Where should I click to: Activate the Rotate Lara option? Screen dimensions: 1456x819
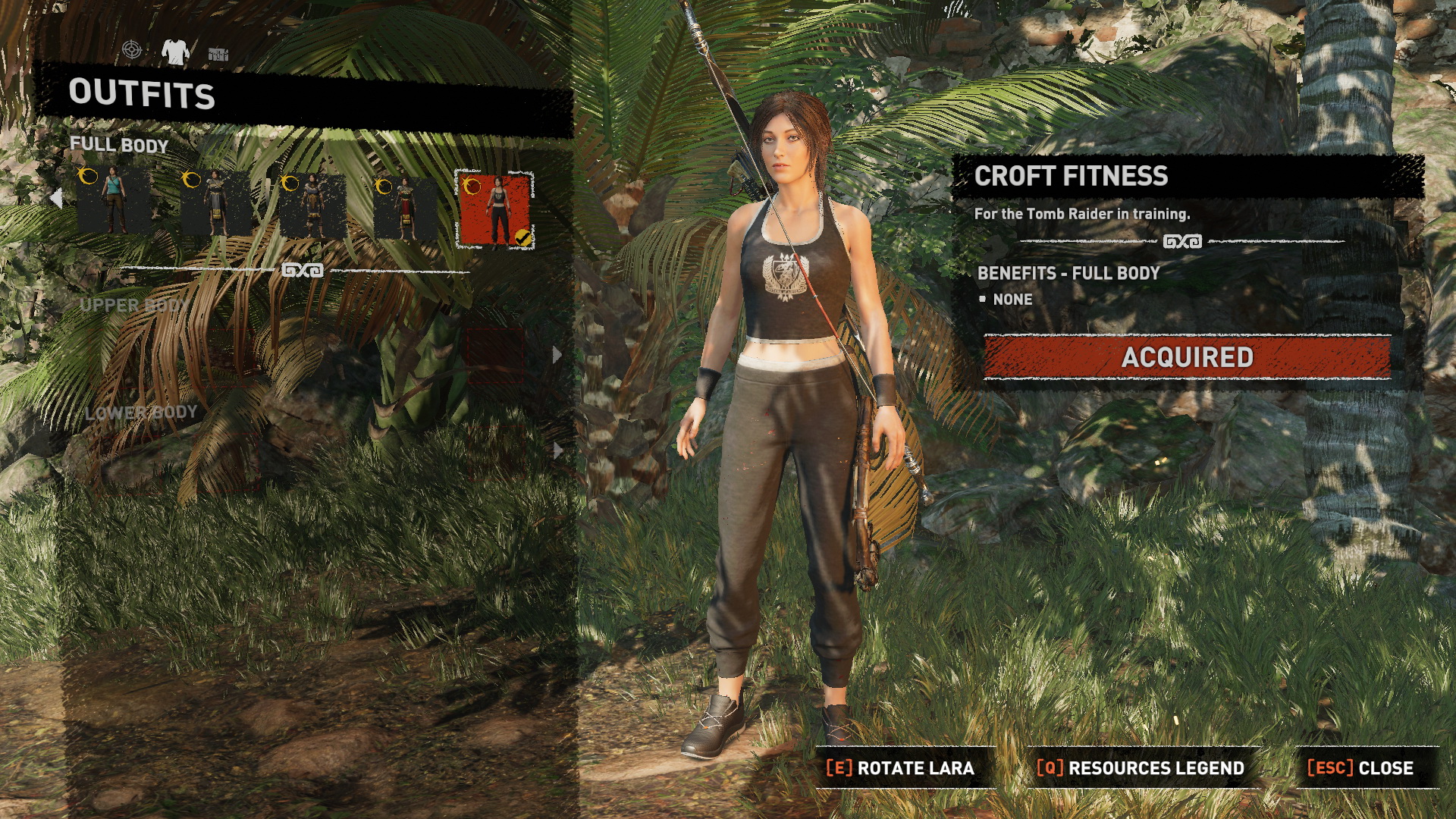pos(900,768)
